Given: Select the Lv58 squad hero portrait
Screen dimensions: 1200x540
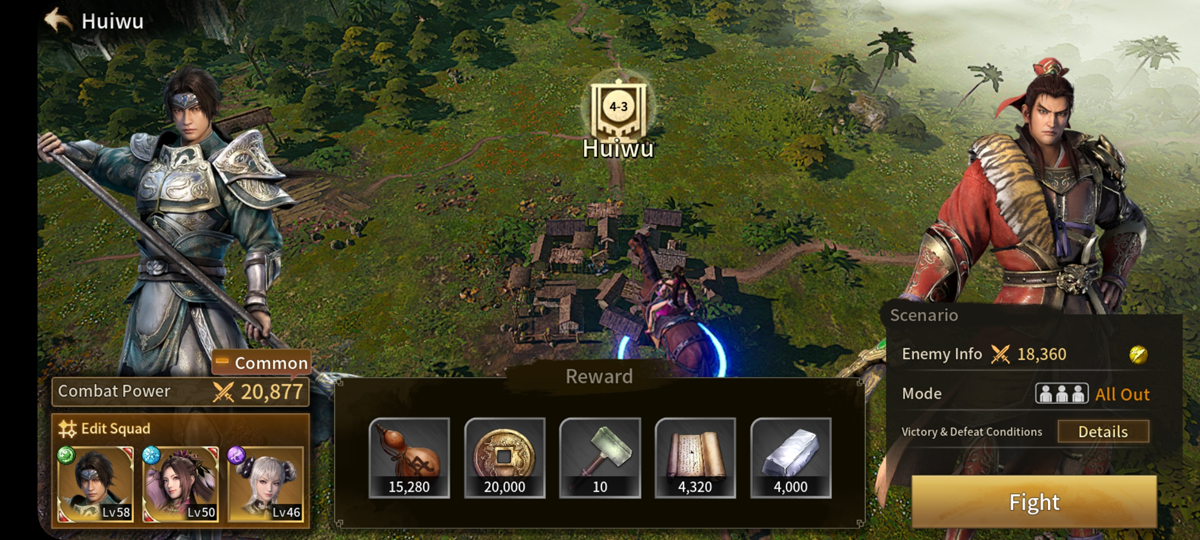Looking at the screenshot, I should click(x=96, y=485).
